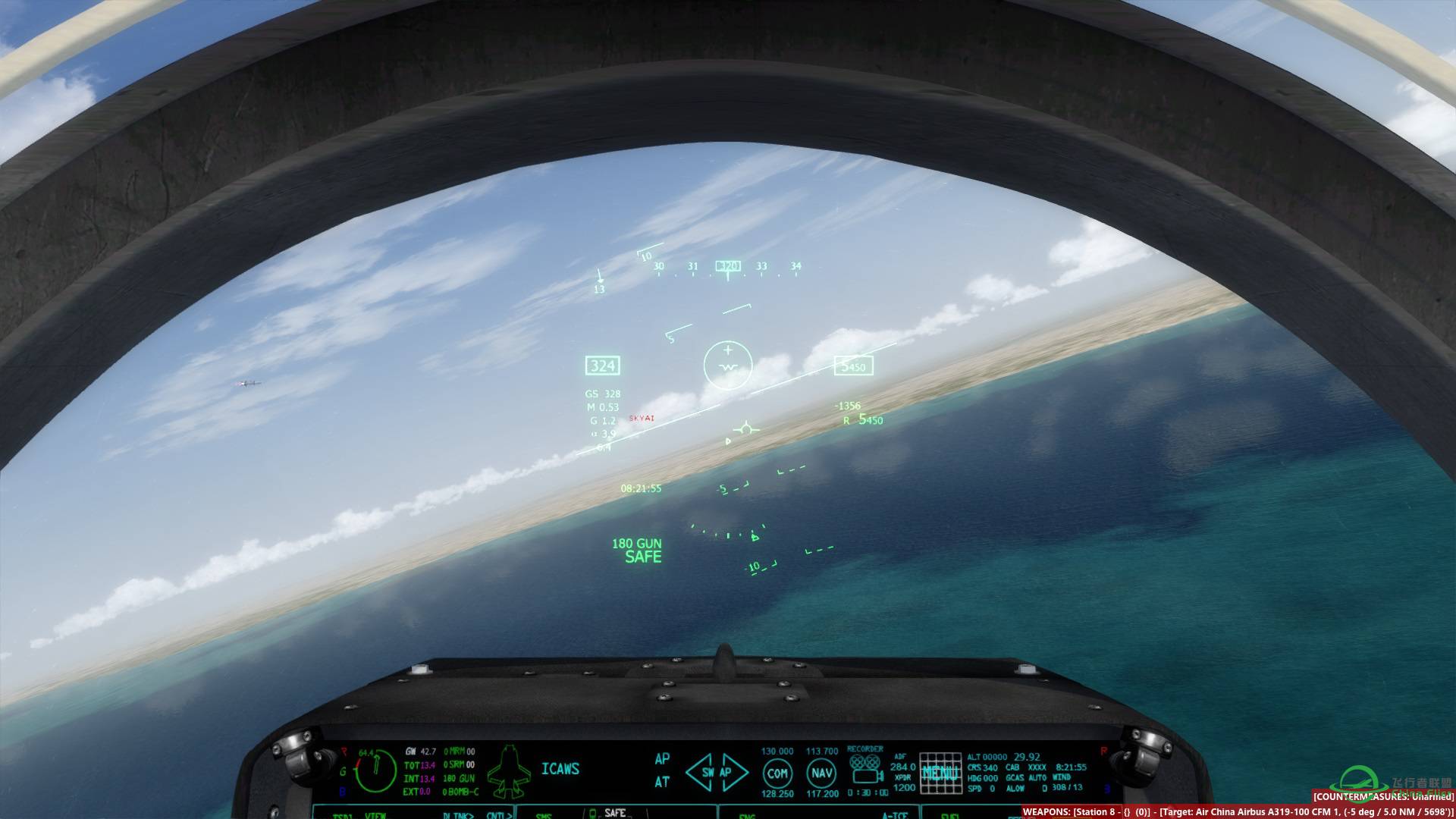
Task: Click the 29.92 altimeter setting
Action: [1027, 757]
